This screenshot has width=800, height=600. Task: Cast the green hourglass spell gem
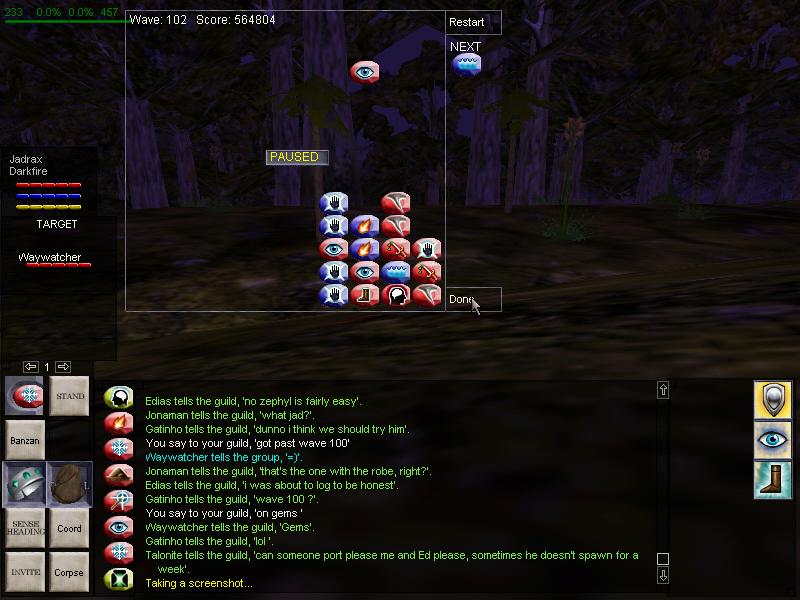119,579
